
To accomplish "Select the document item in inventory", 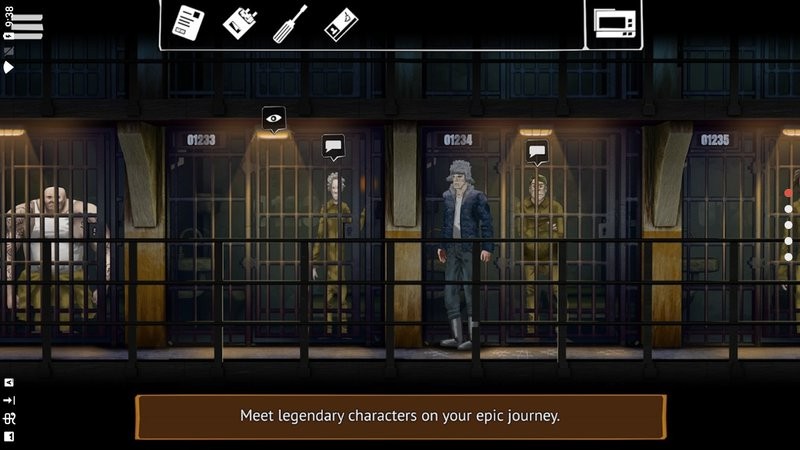I will point(187,22).
